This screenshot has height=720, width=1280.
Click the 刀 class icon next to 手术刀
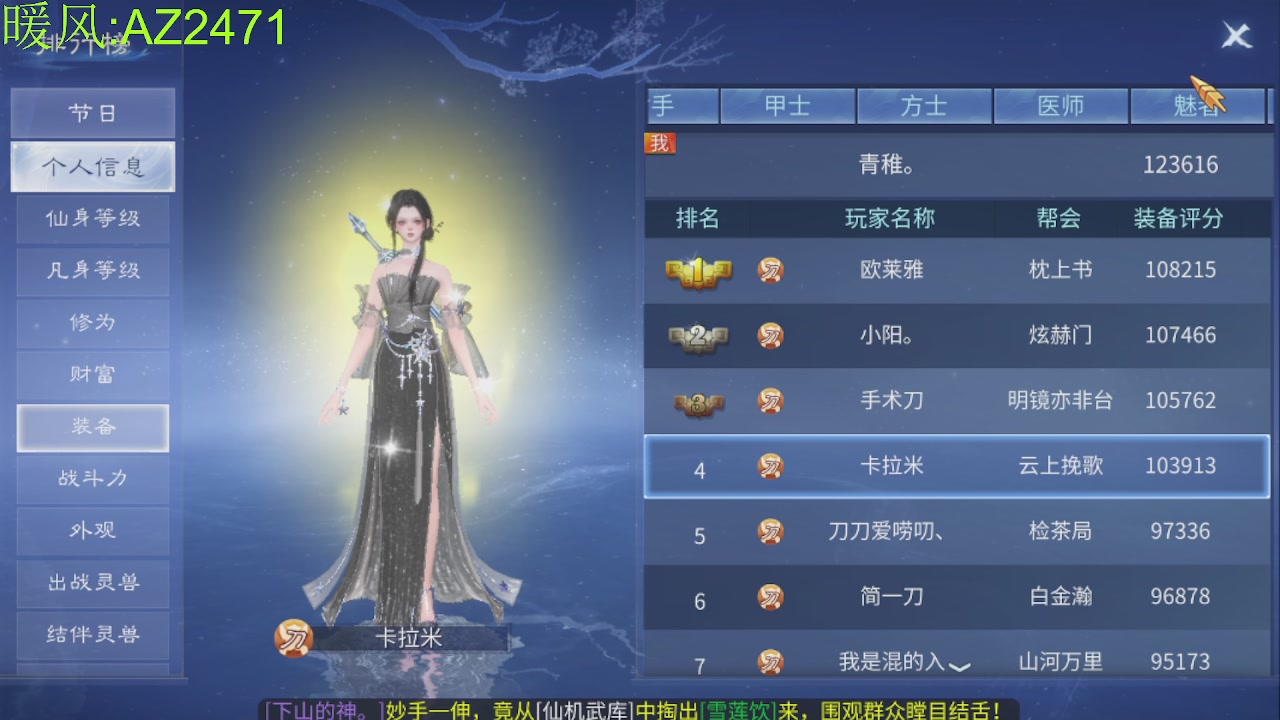770,401
